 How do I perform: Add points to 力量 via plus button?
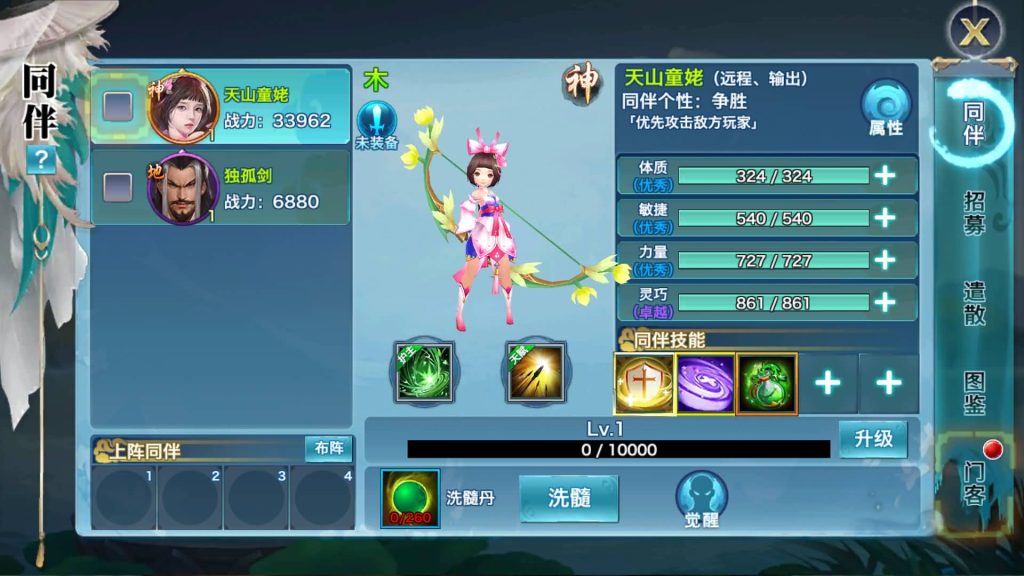pos(885,260)
